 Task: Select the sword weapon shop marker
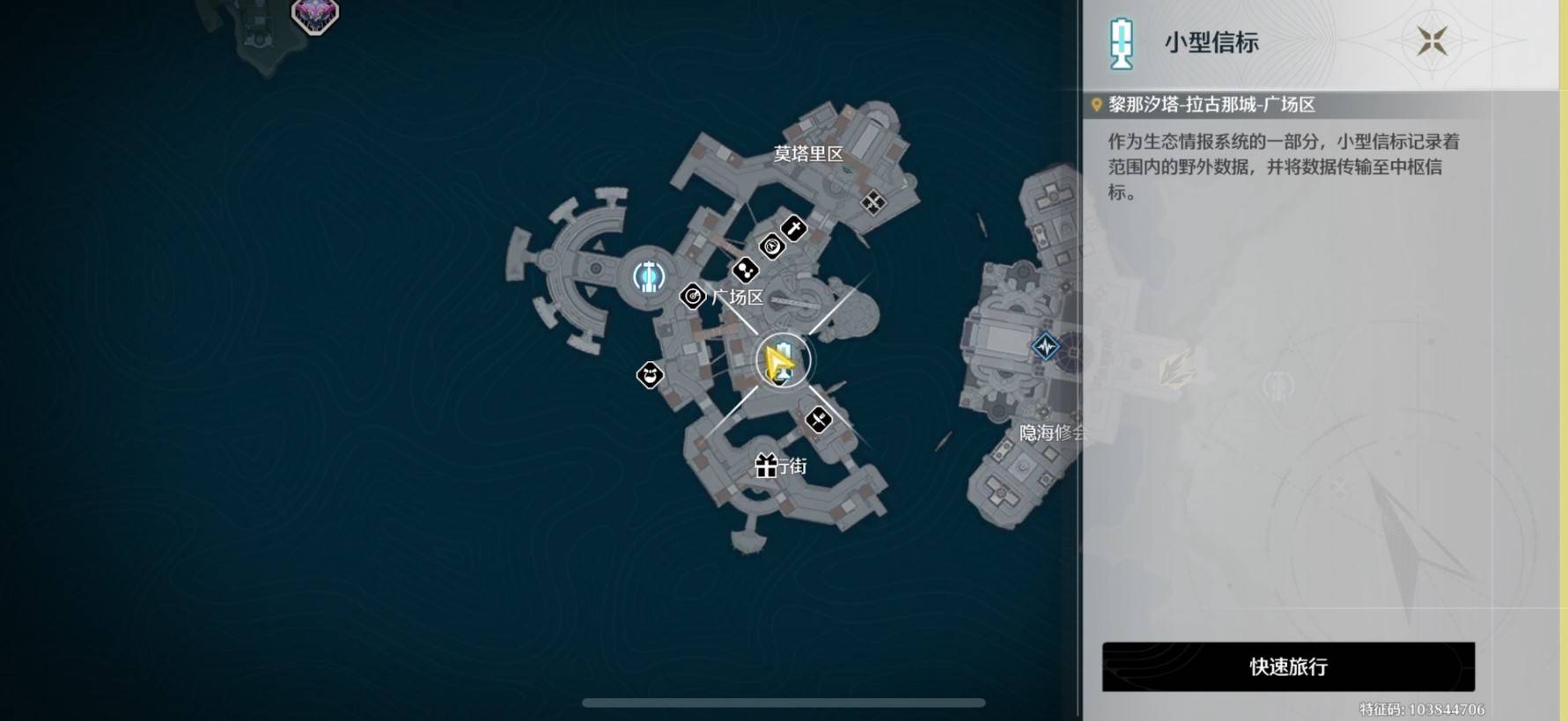click(x=793, y=229)
